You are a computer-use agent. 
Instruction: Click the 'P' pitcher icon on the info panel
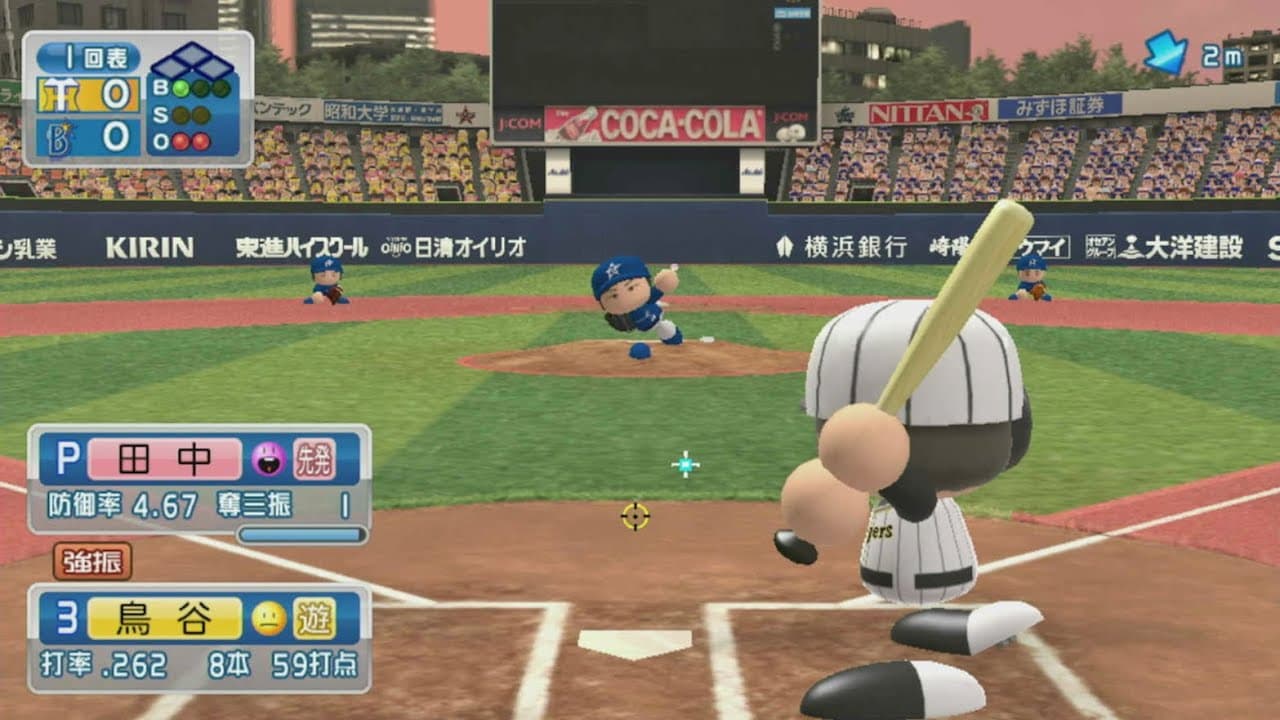pyautogui.click(x=68, y=459)
